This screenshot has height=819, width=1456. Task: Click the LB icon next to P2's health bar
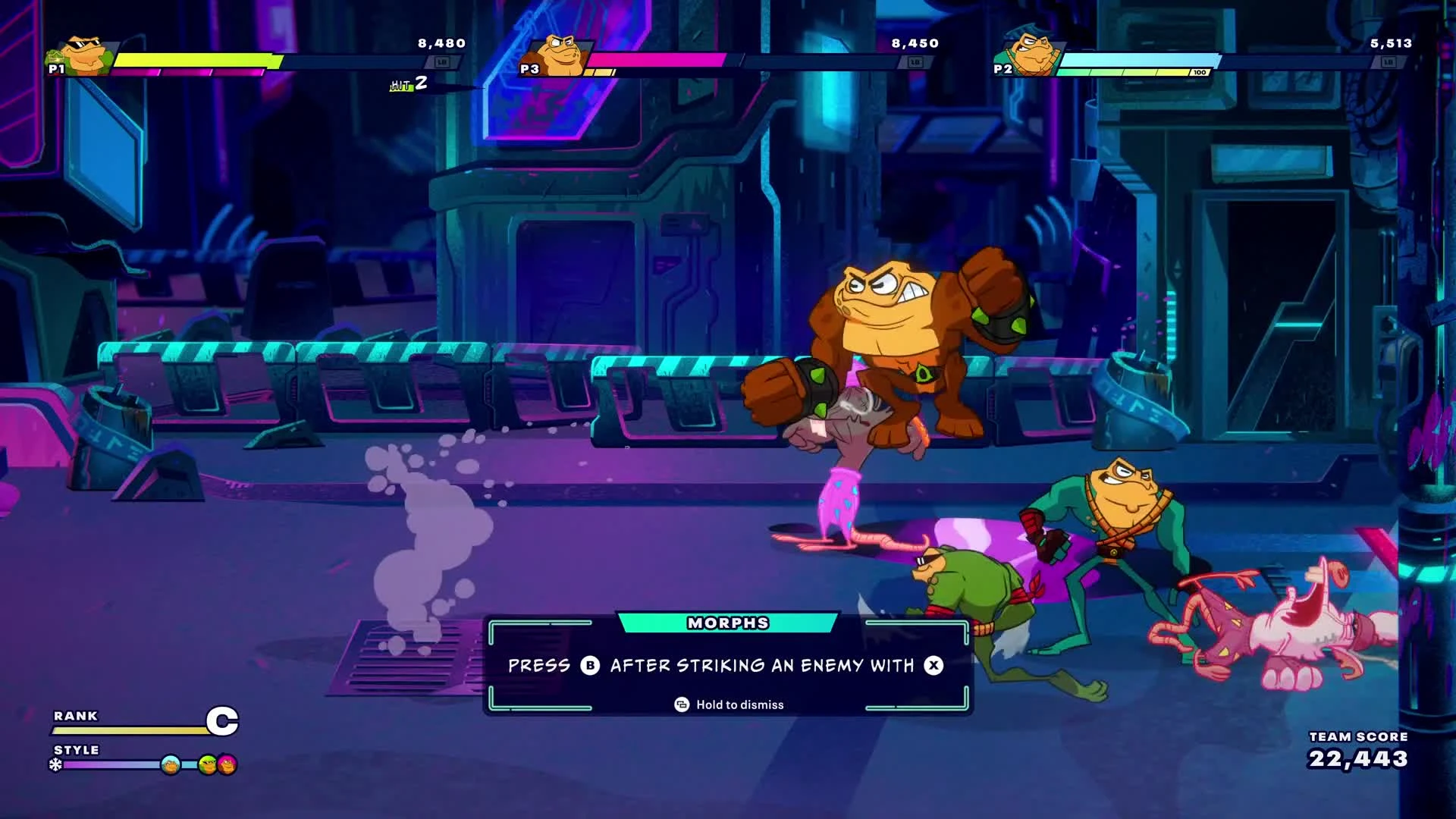1388,63
